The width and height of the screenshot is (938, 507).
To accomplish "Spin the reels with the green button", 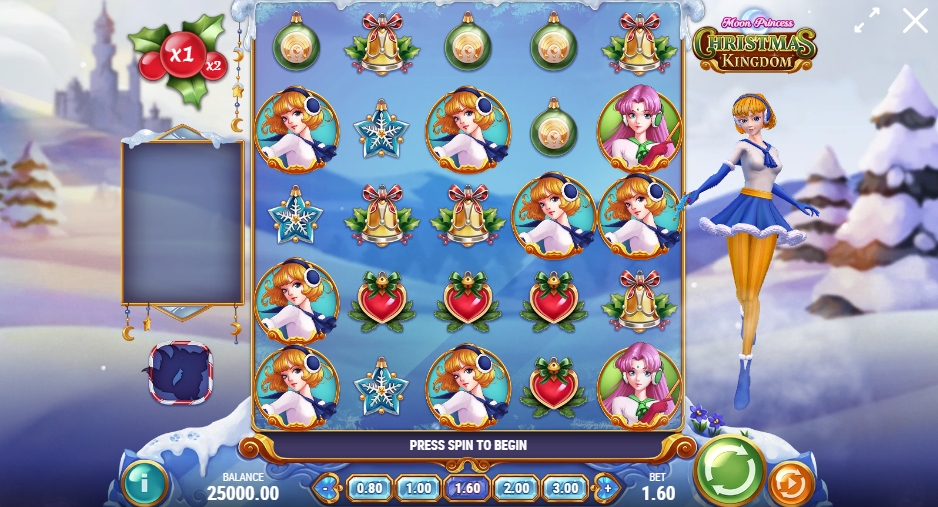I will pos(730,469).
